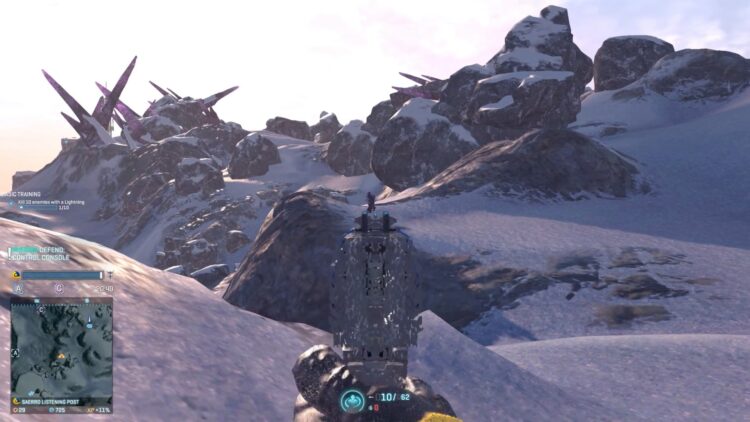Open the Defend Control Console objective
Screen dimensions: 750x422
40,254
